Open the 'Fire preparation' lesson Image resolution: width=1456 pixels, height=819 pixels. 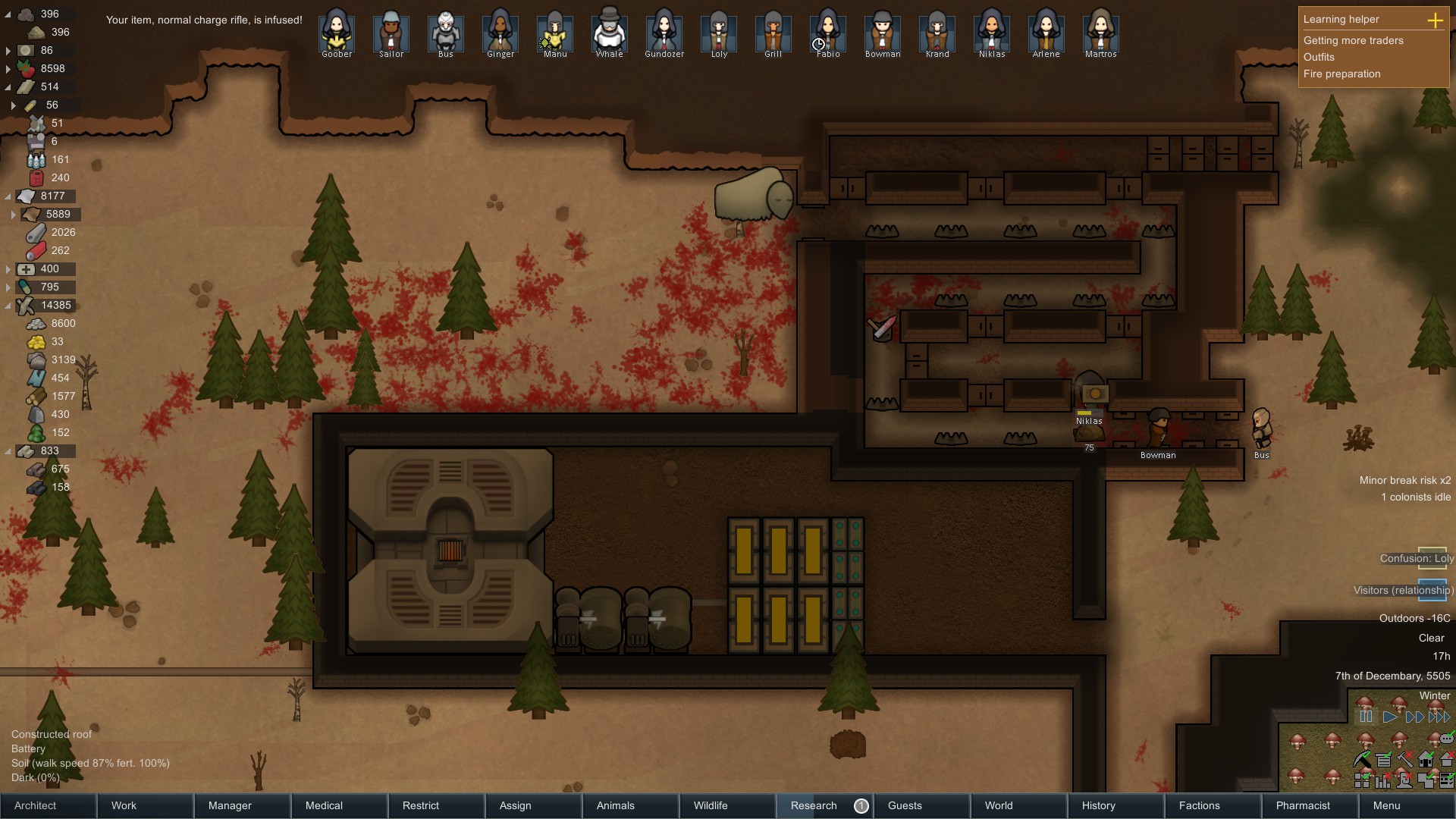[x=1342, y=74]
